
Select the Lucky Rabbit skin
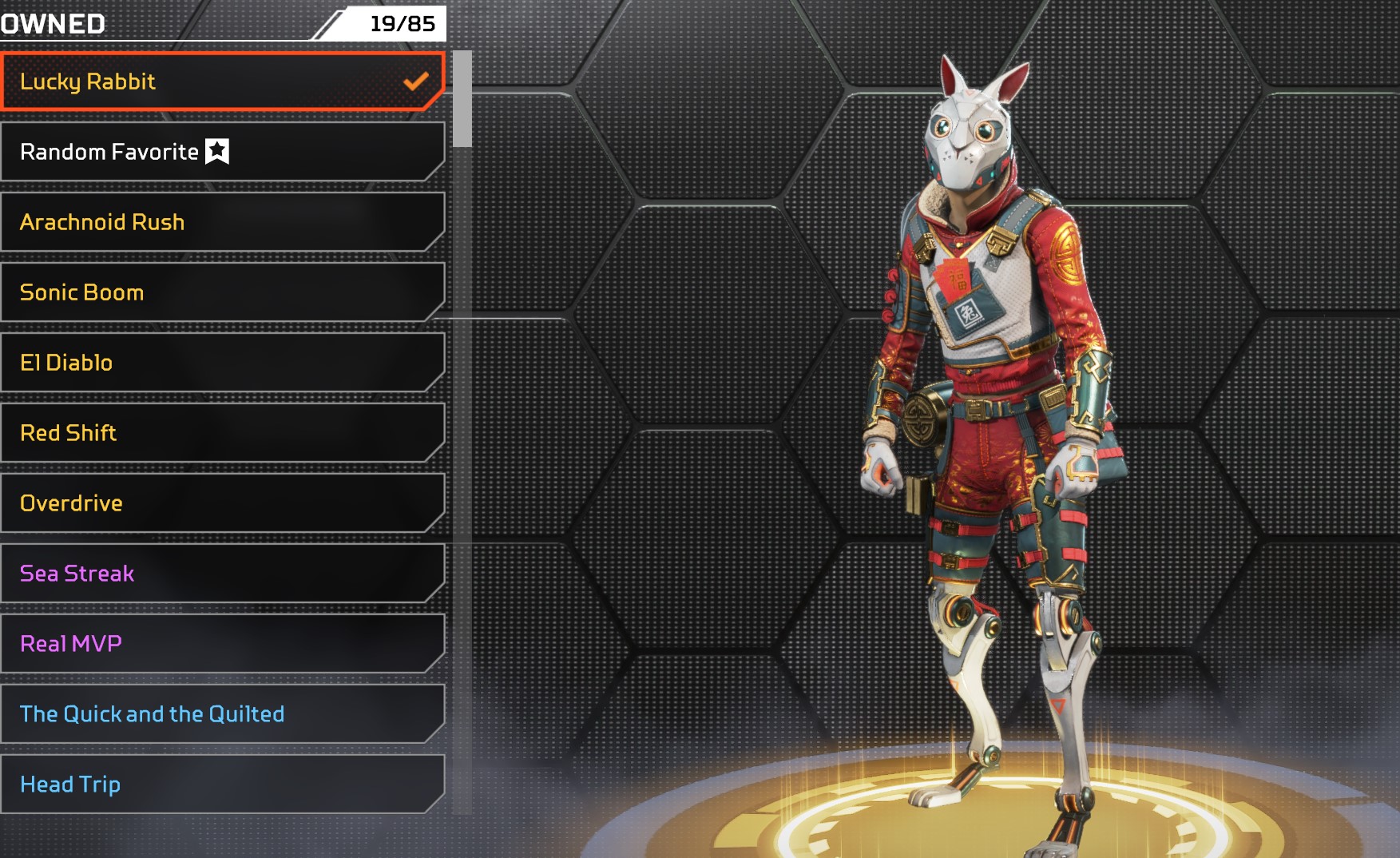click(x=222, y=81)
